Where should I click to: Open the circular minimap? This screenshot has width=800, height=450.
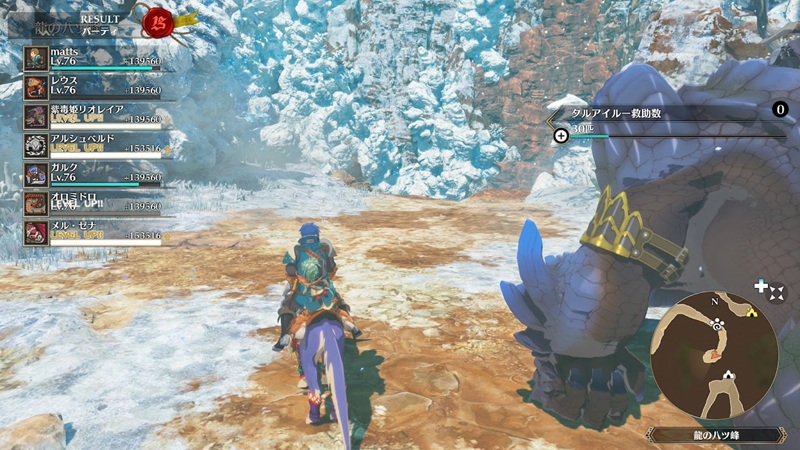point(714,355)
